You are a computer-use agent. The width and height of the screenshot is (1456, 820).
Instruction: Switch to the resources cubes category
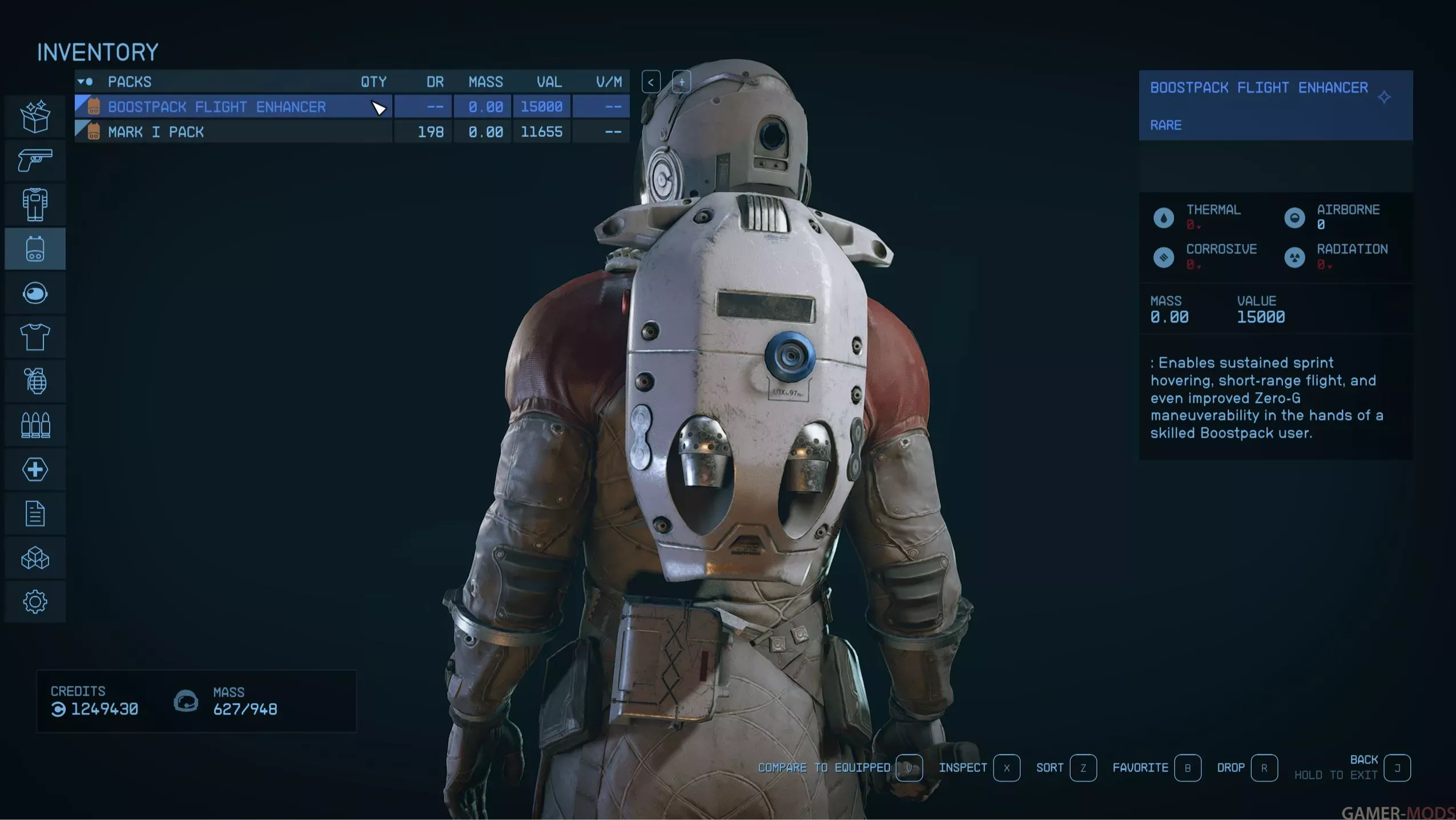tap(35, 558)
